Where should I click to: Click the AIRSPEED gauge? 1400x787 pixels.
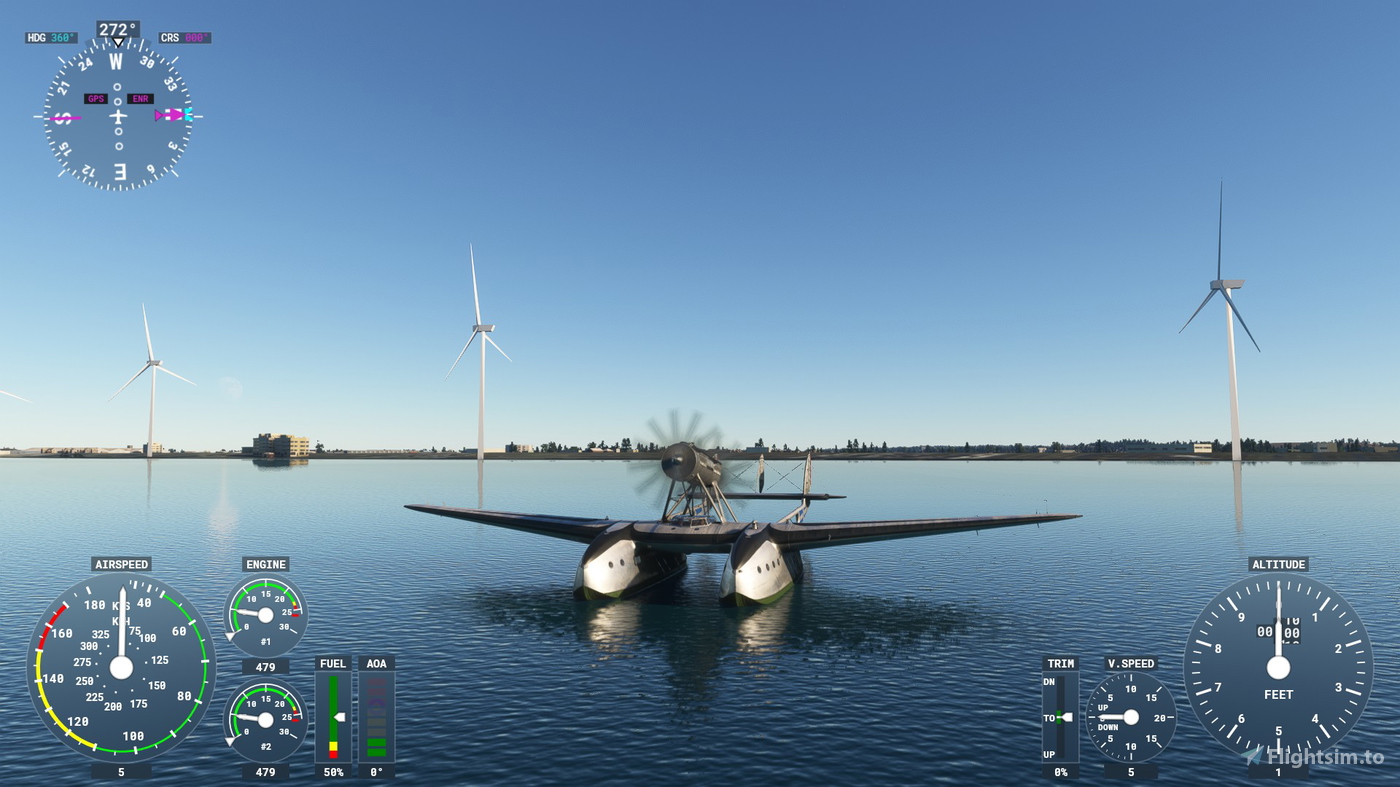[x=122, y=670]
